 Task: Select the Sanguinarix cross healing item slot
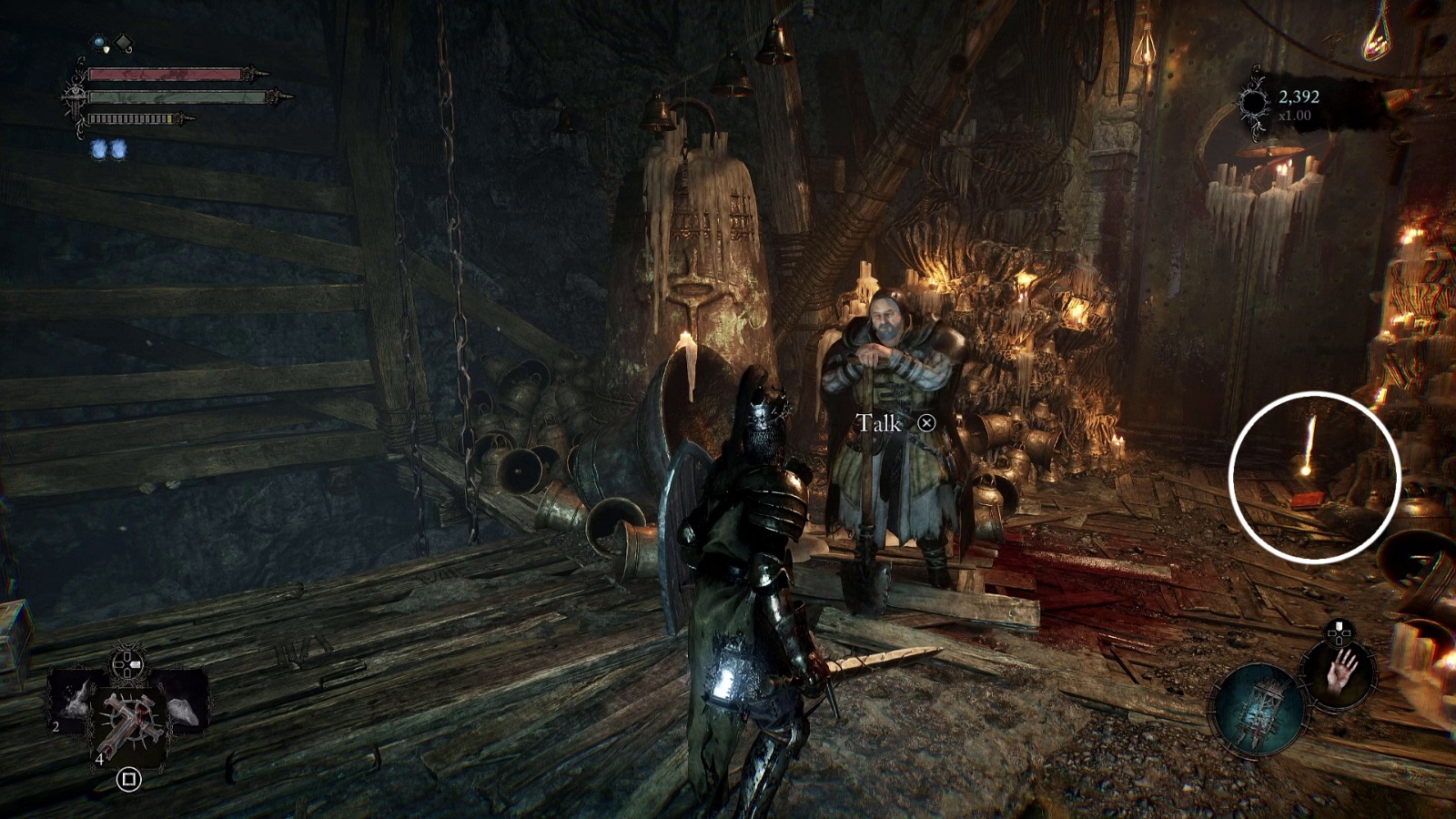[x=128, y=717]
